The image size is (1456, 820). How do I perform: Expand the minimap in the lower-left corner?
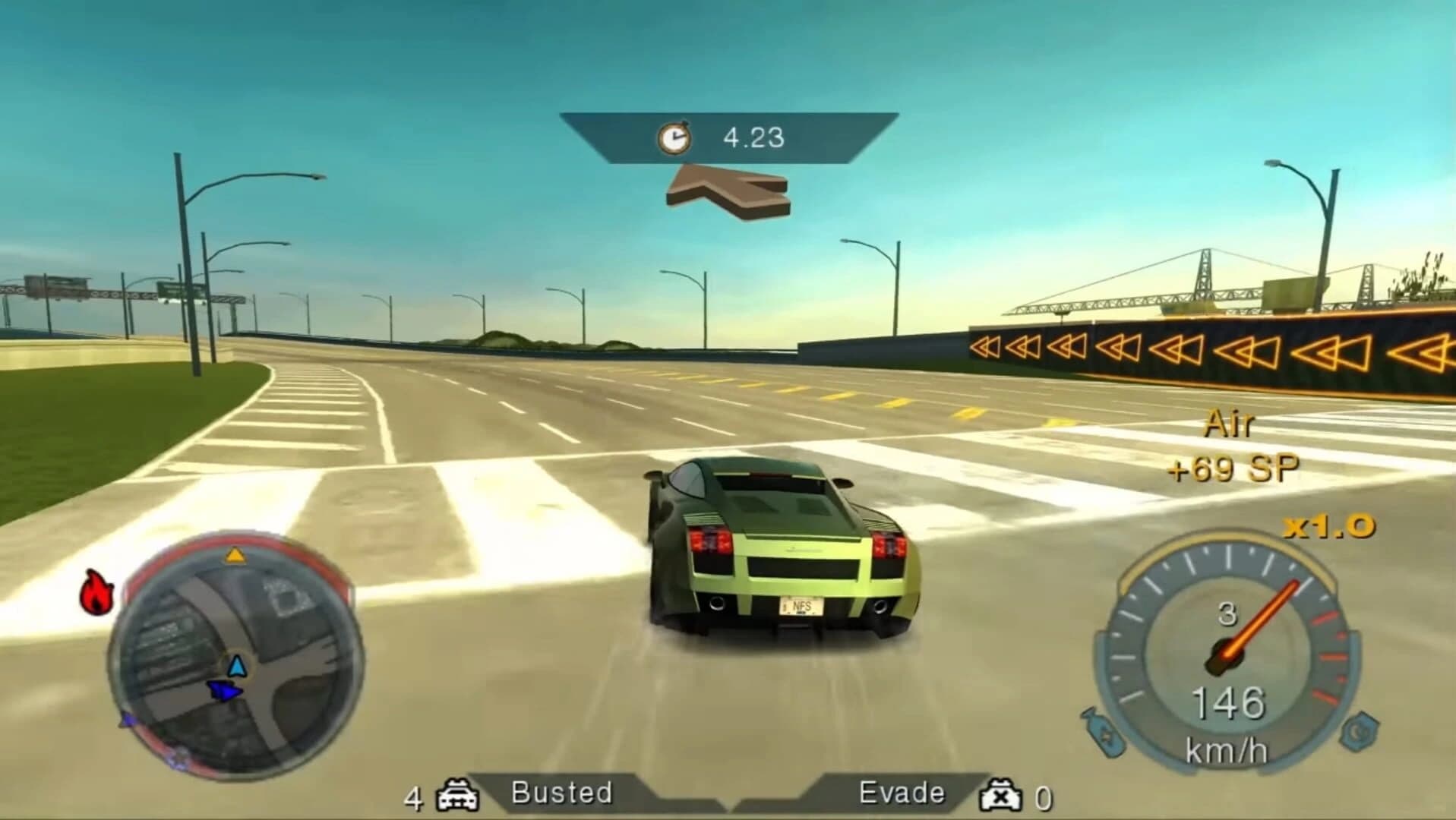pos(232,649)
